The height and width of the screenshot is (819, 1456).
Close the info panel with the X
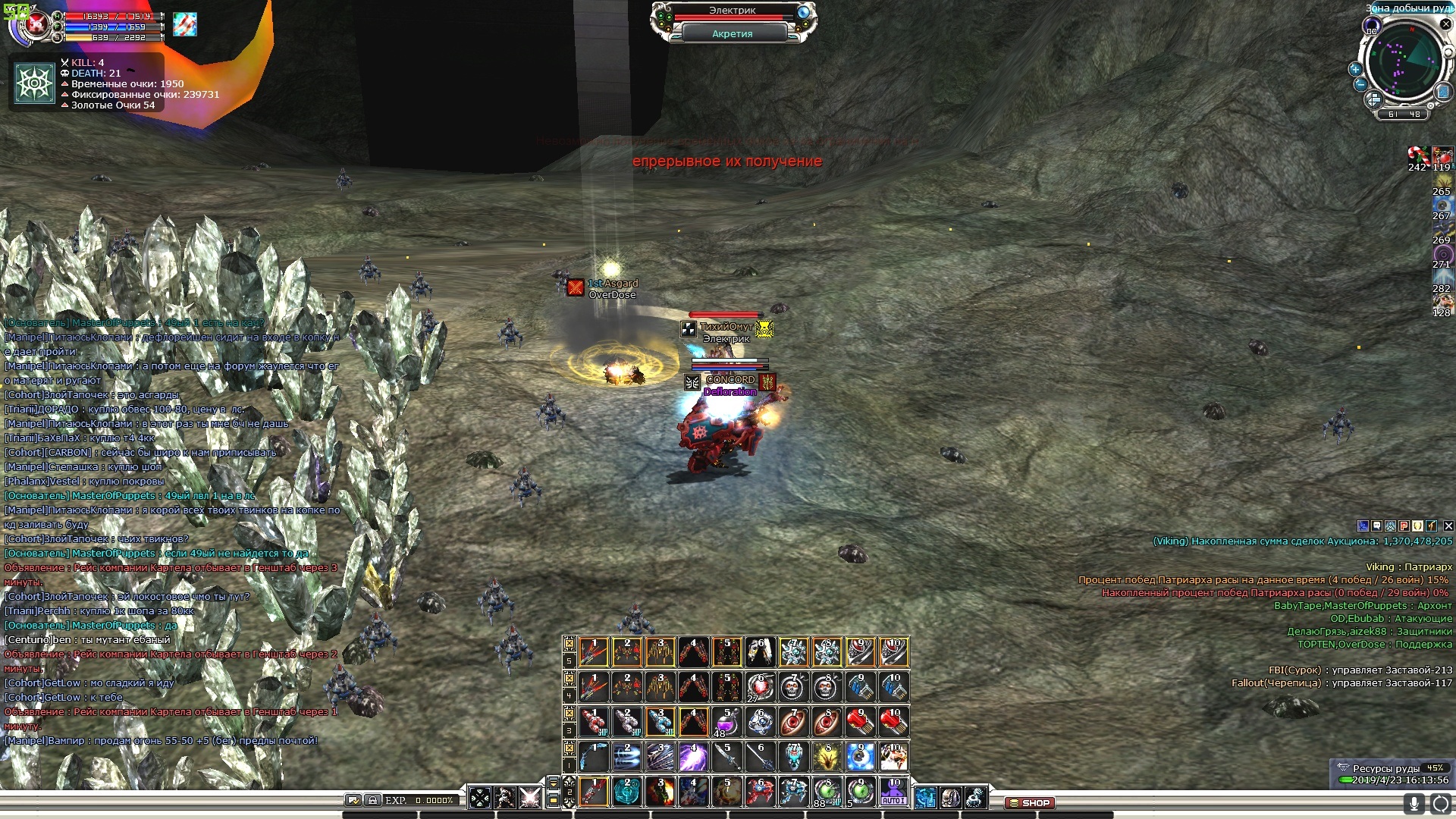point(1448,526)
